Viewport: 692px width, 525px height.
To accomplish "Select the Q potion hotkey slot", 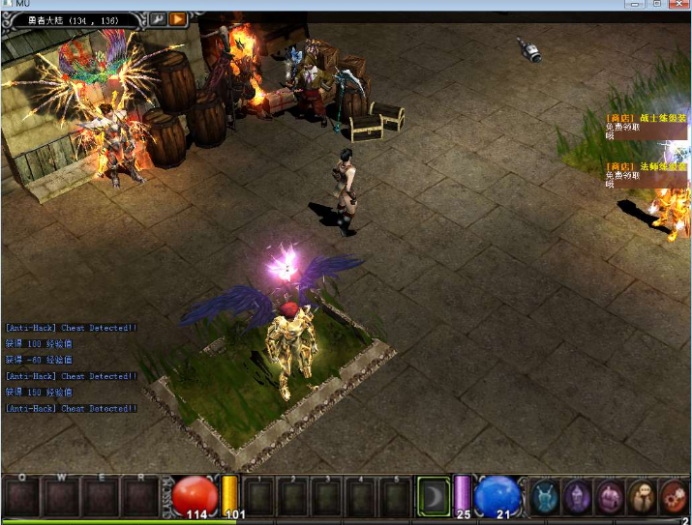I will pyautogui.click(x=22, y=496).
